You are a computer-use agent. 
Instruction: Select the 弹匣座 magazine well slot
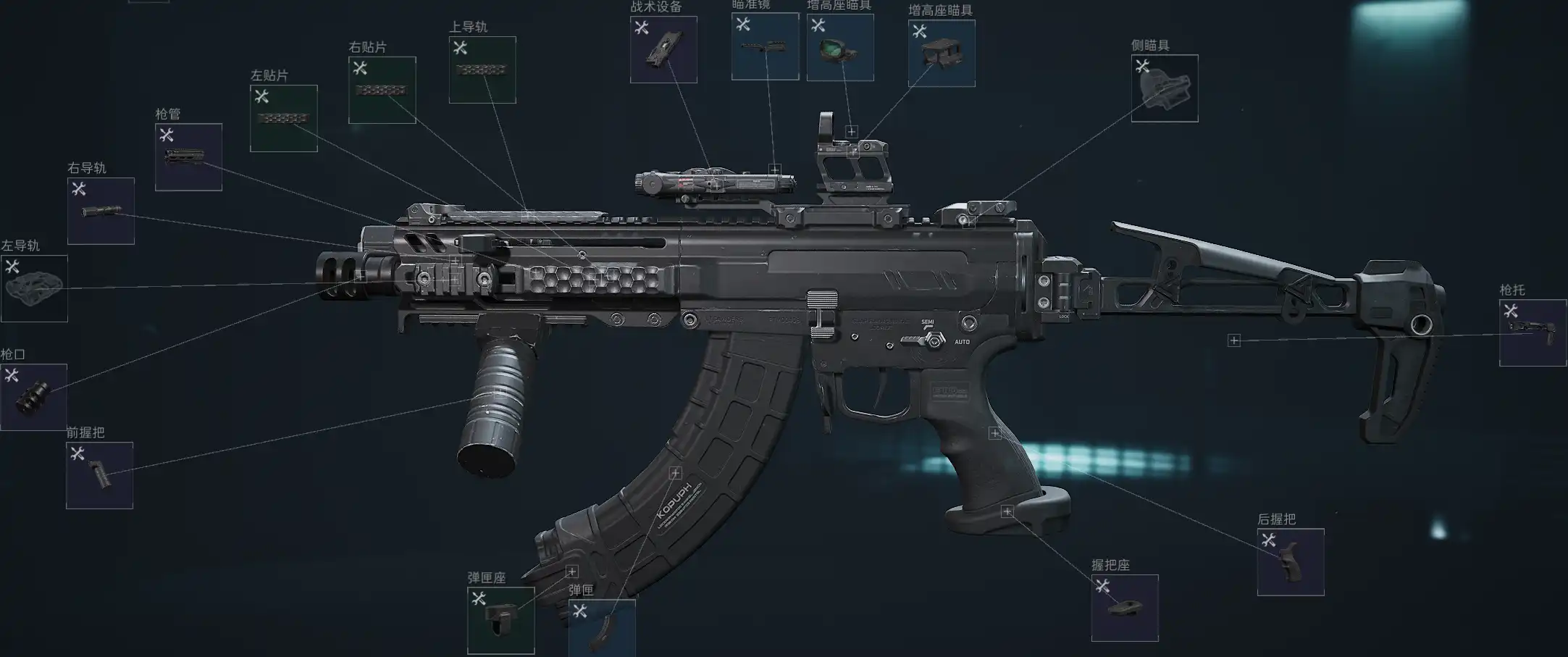(x=500, y=620)
